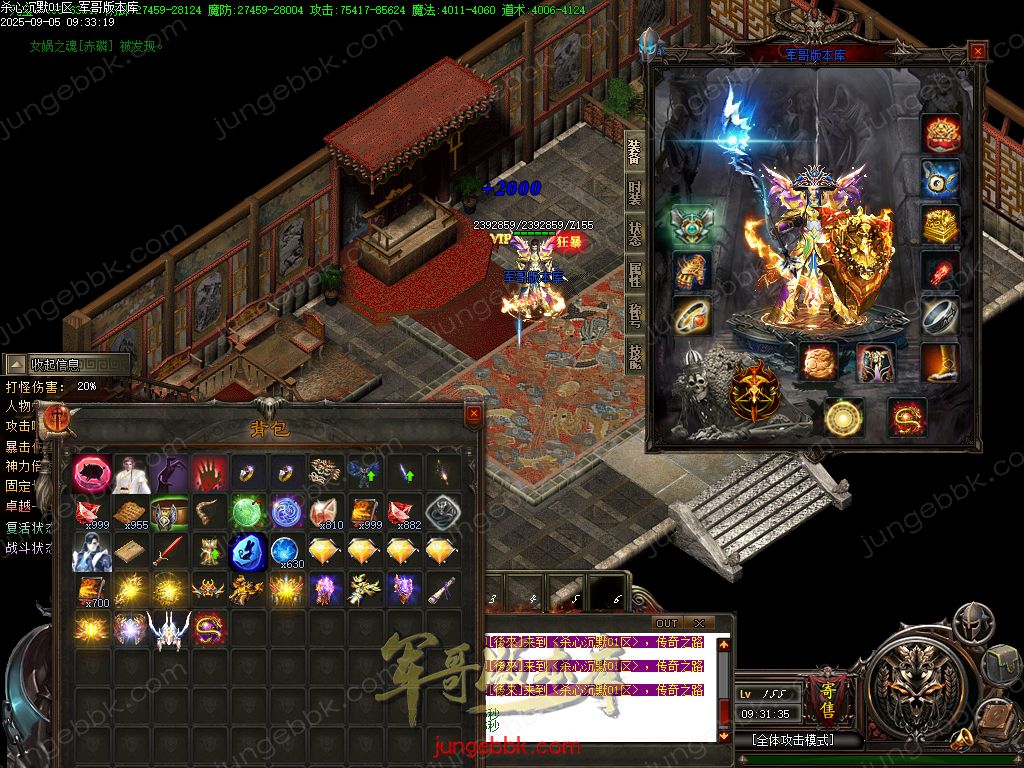
Task: Open the 技能 skills tab
Action: click(x=634, y=355)
